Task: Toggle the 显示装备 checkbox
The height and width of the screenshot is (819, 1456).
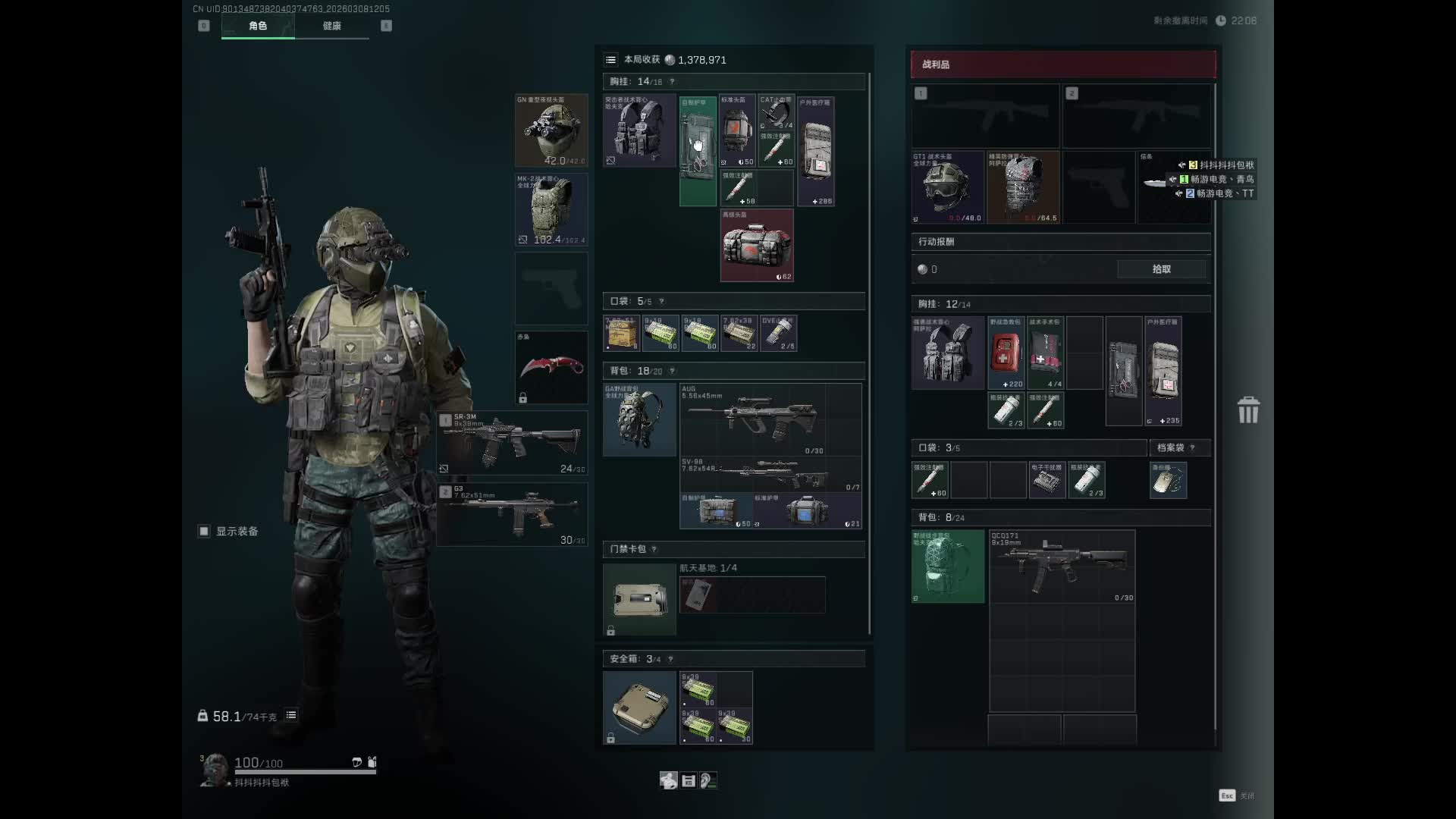Action: 204,532
